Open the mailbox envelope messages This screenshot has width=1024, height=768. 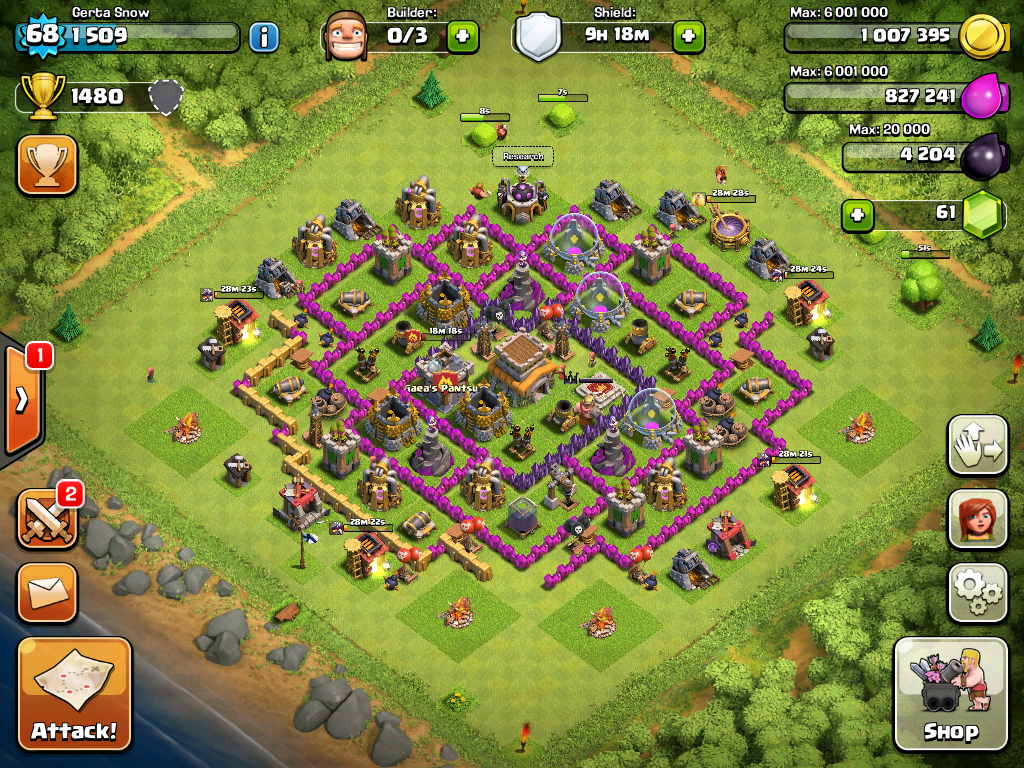[47, 592]
